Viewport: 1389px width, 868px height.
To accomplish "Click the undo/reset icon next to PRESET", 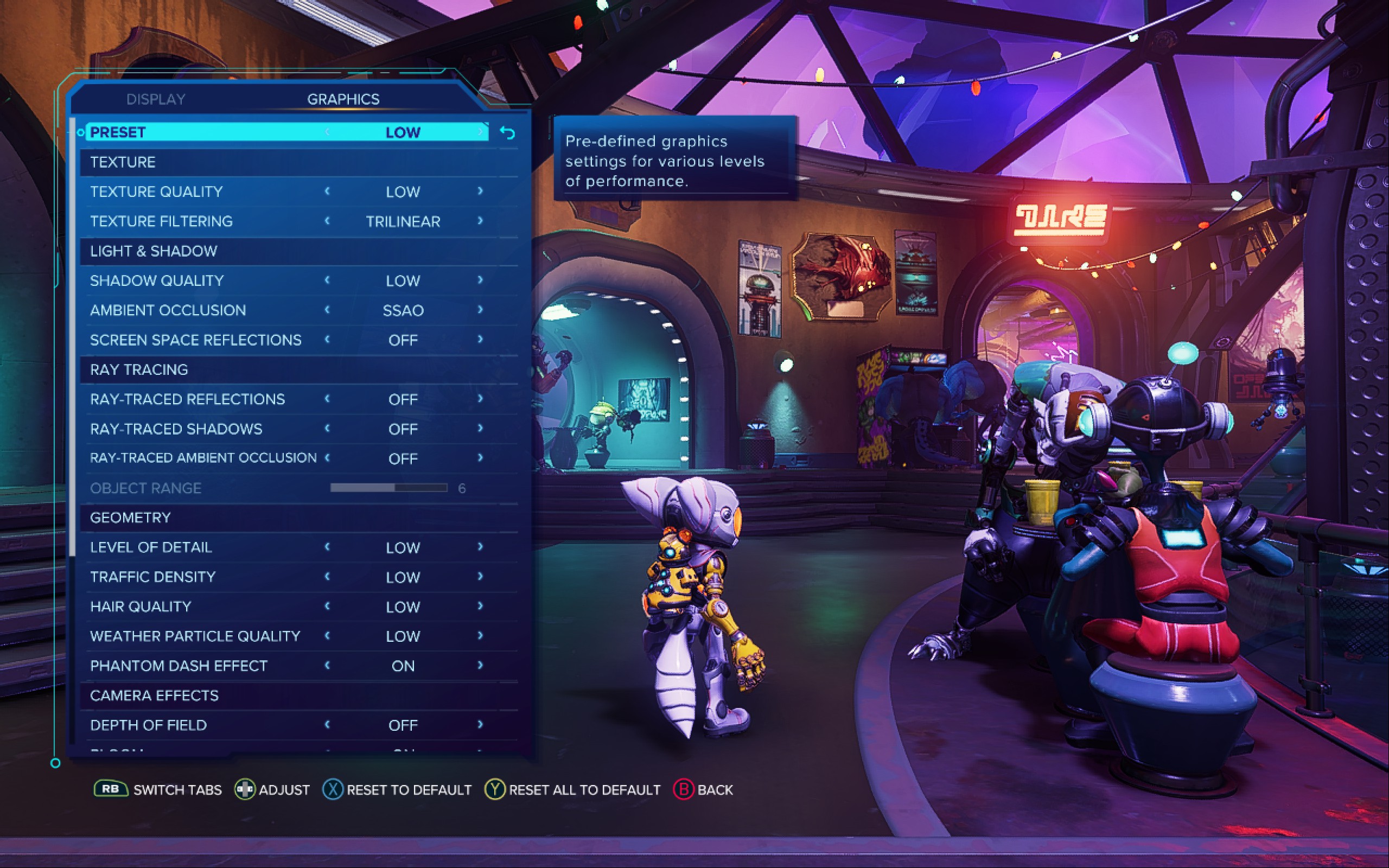I will tap(507, 133).
